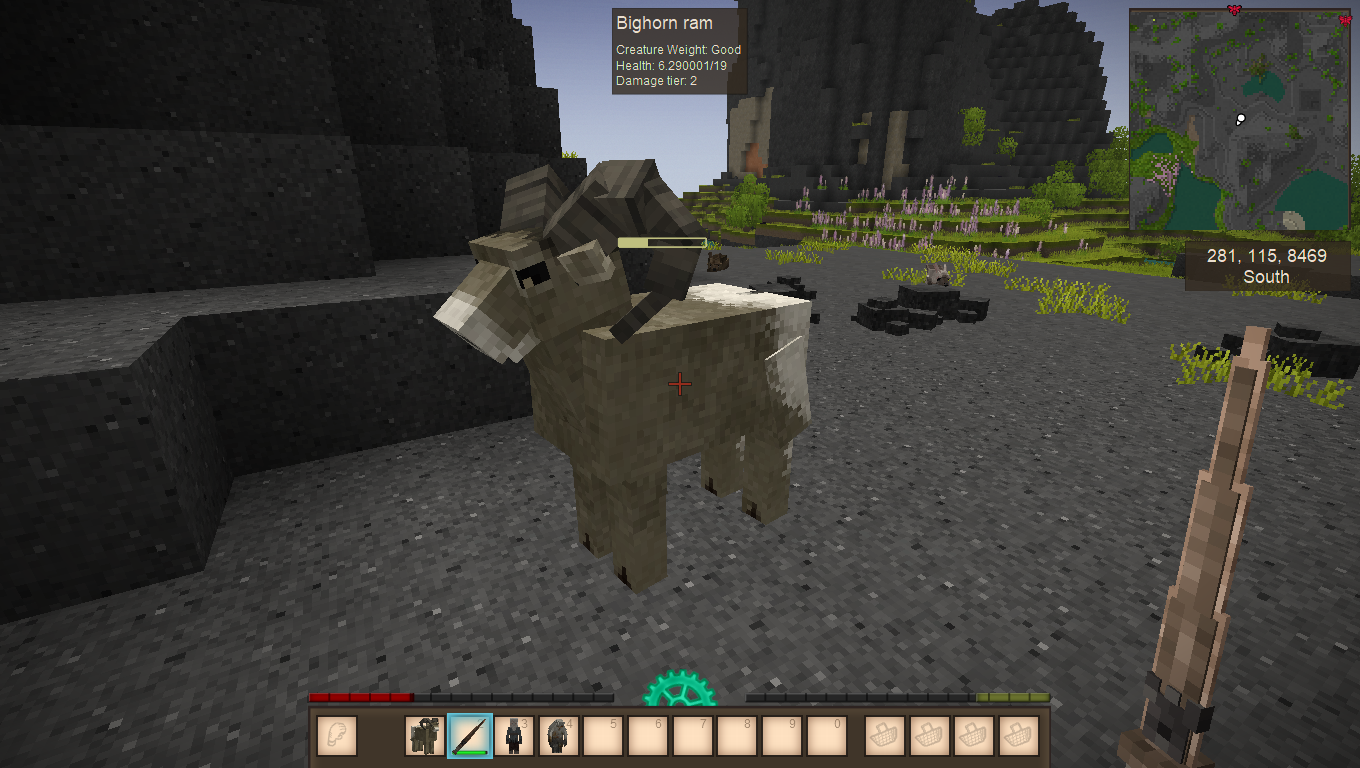The width and height of the screenshot is (1360, 768).
Task: Click the off-hand slot with the hand outline
Action: (337, 736)
